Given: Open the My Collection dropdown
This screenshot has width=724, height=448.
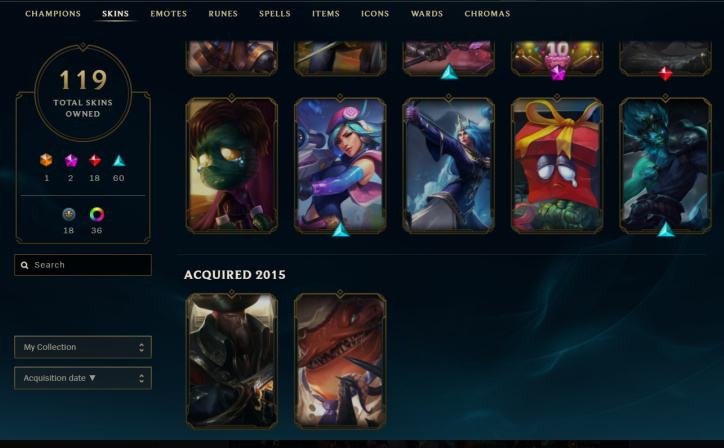Looking at the screenshot, I should 83,347.
